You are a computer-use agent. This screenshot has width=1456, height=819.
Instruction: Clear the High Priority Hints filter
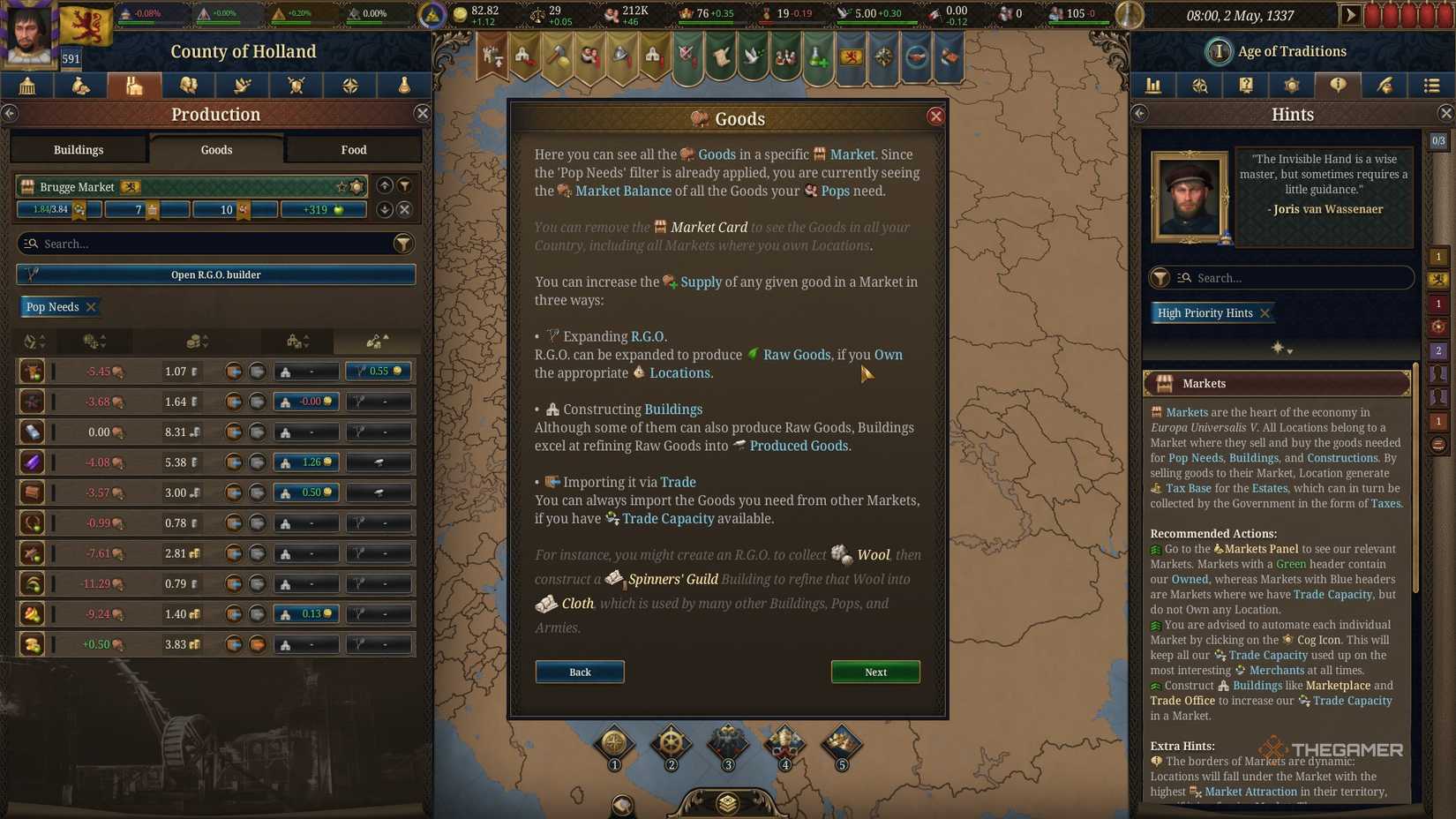click(x=1265, y=312)
